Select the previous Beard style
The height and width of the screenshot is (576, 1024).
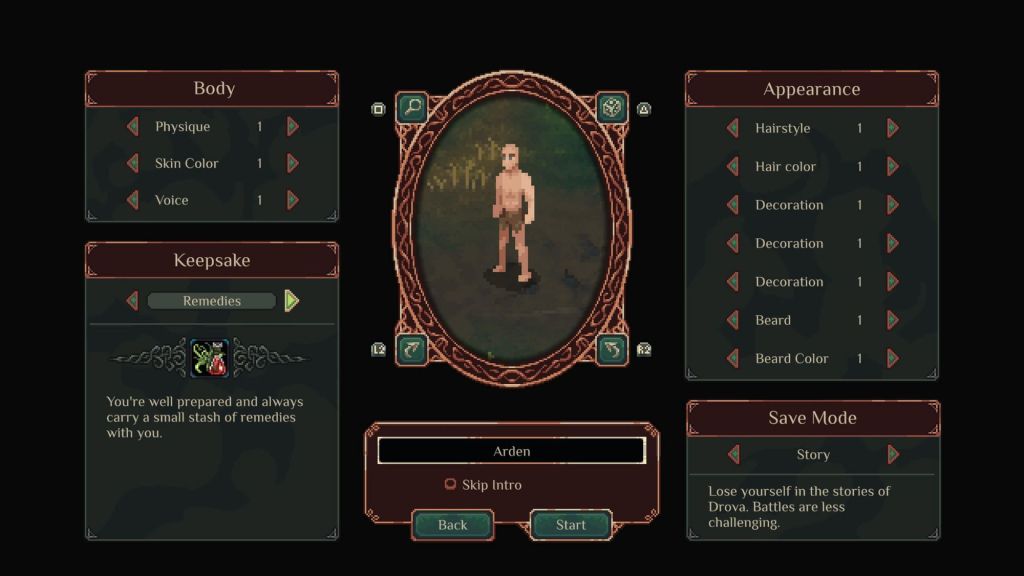tap(733, 320)
